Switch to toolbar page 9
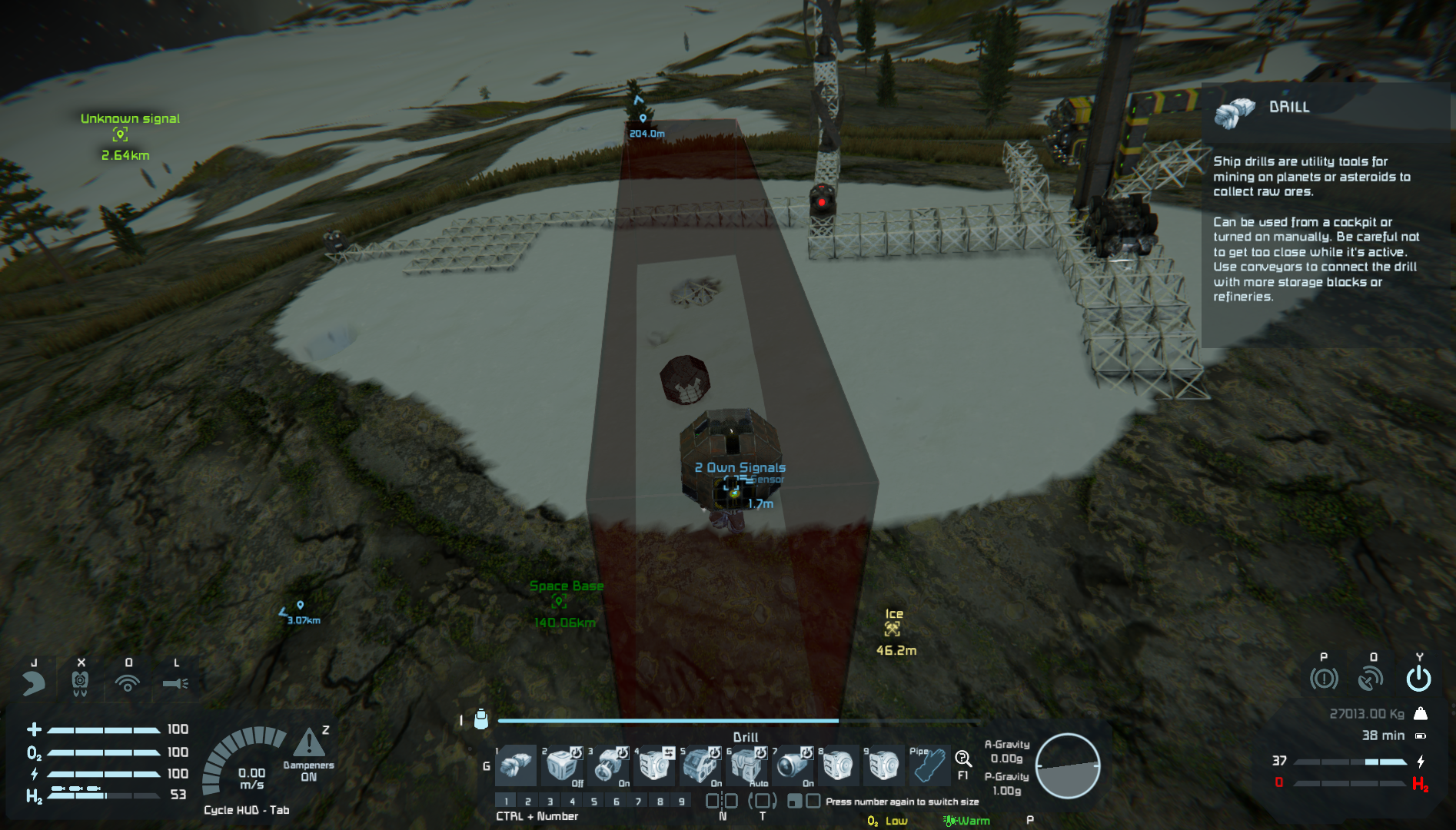This screenshot has height=830, width=1456. [x=682, y=801]
